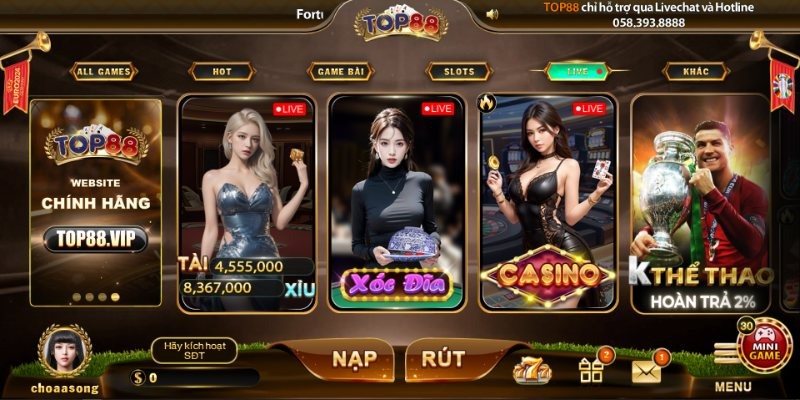This screenshot has height=400, width=800.
Task: Switch to the ALL GAMES tab
Action: point(104,72)
